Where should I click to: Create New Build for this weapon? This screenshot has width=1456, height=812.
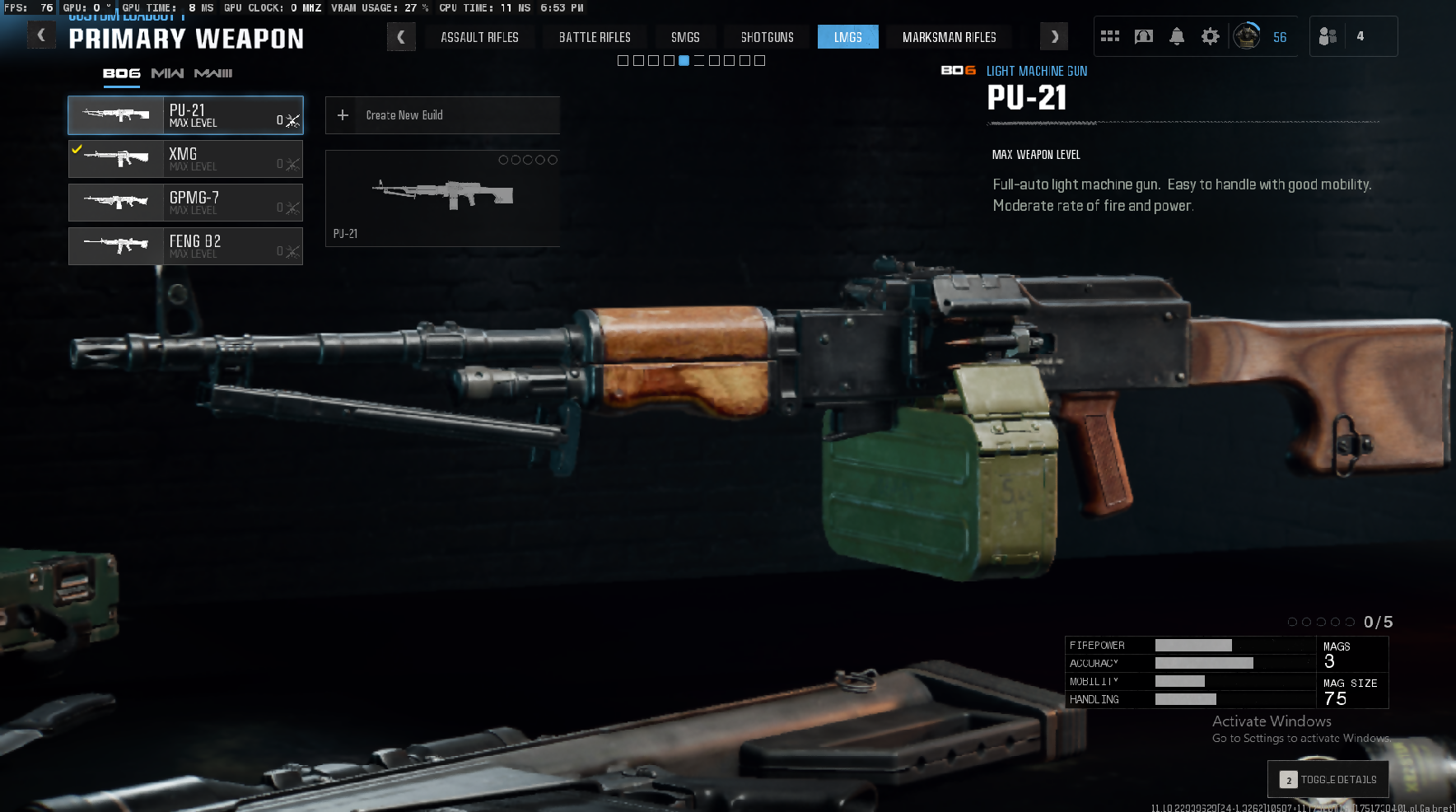pos(442,115)
